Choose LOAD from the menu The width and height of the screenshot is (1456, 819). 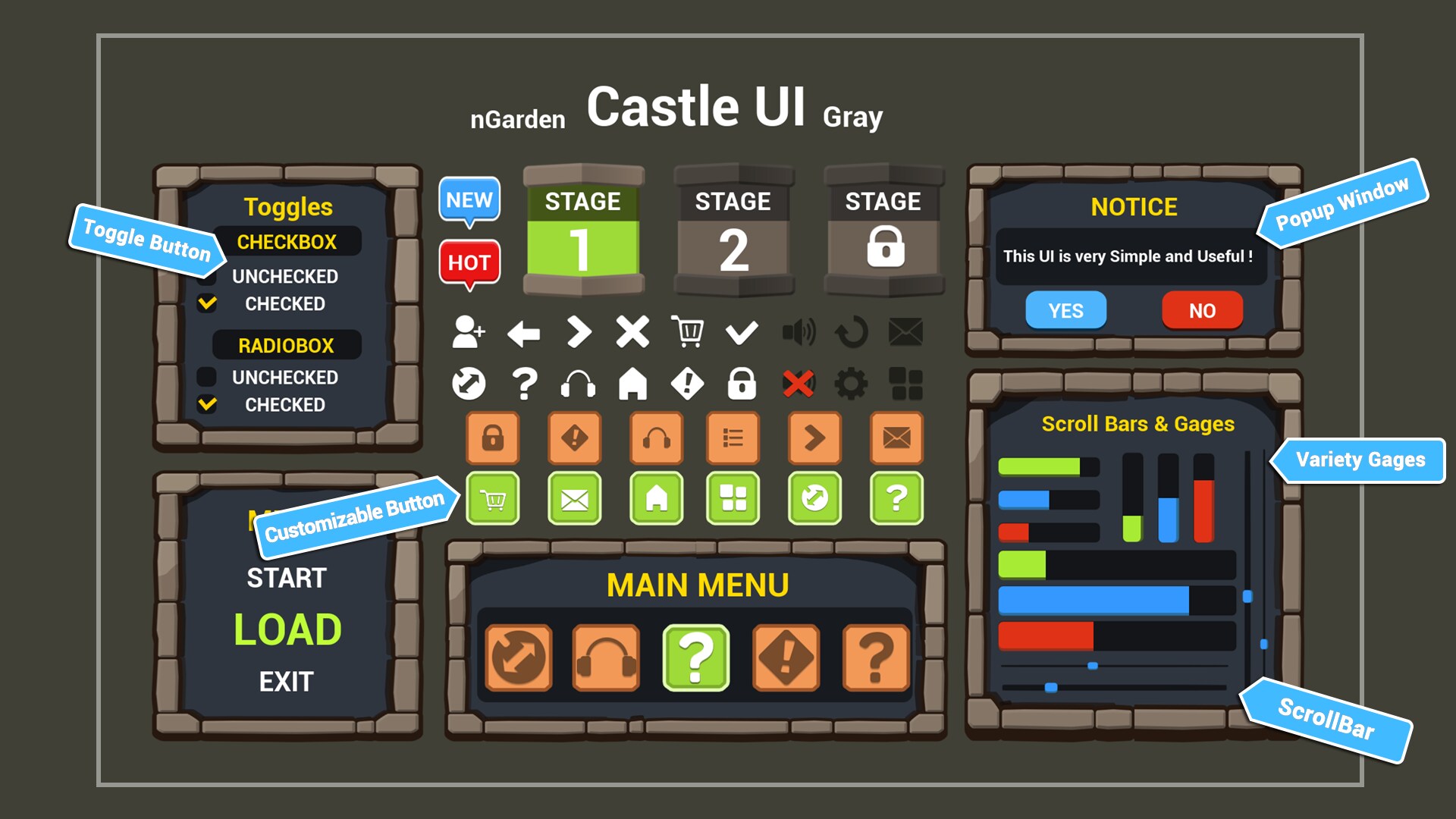pyautogui.click(x=288, y=627)
